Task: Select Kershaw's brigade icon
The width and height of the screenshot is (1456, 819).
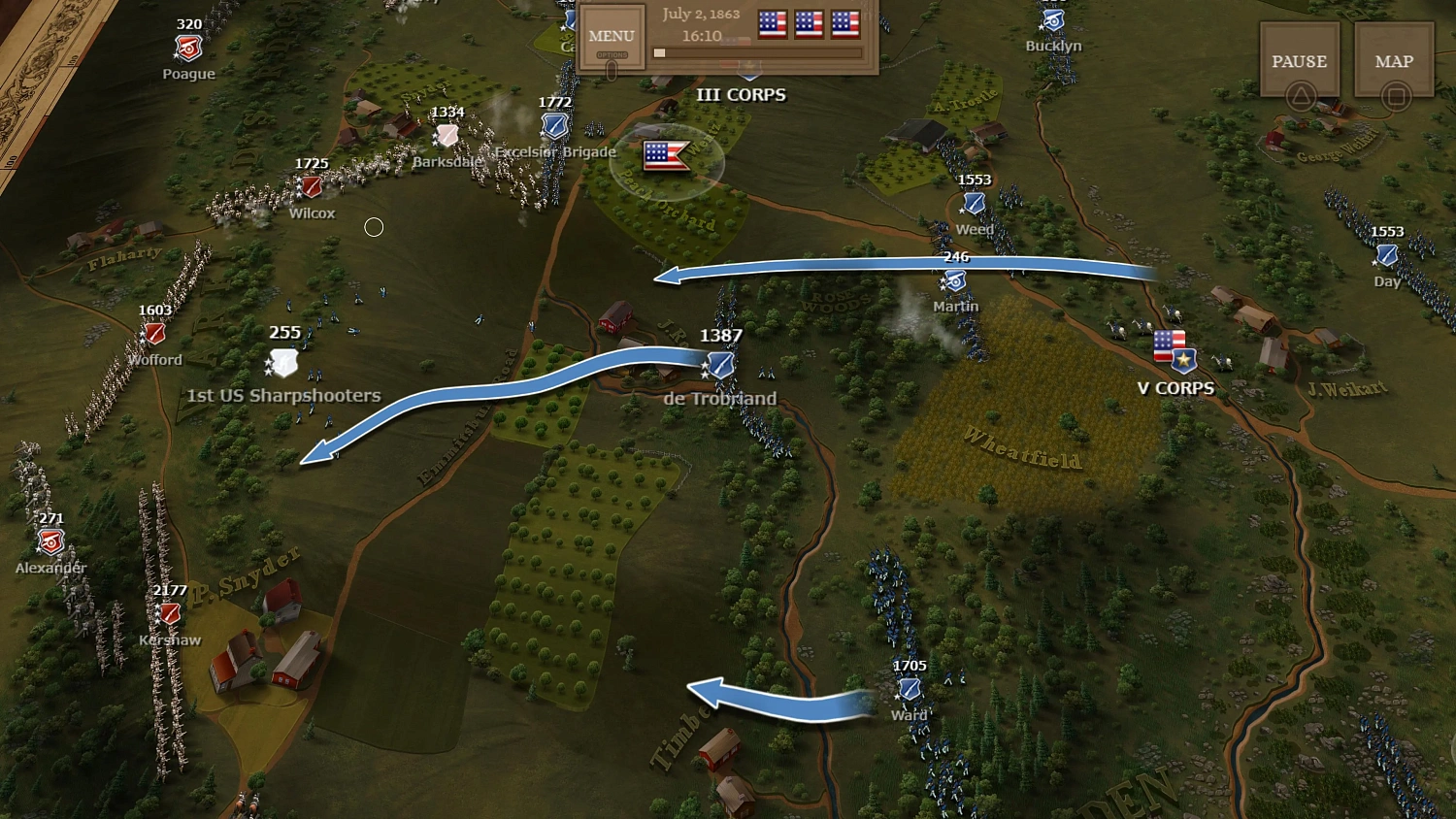Action: click(168, 614)
